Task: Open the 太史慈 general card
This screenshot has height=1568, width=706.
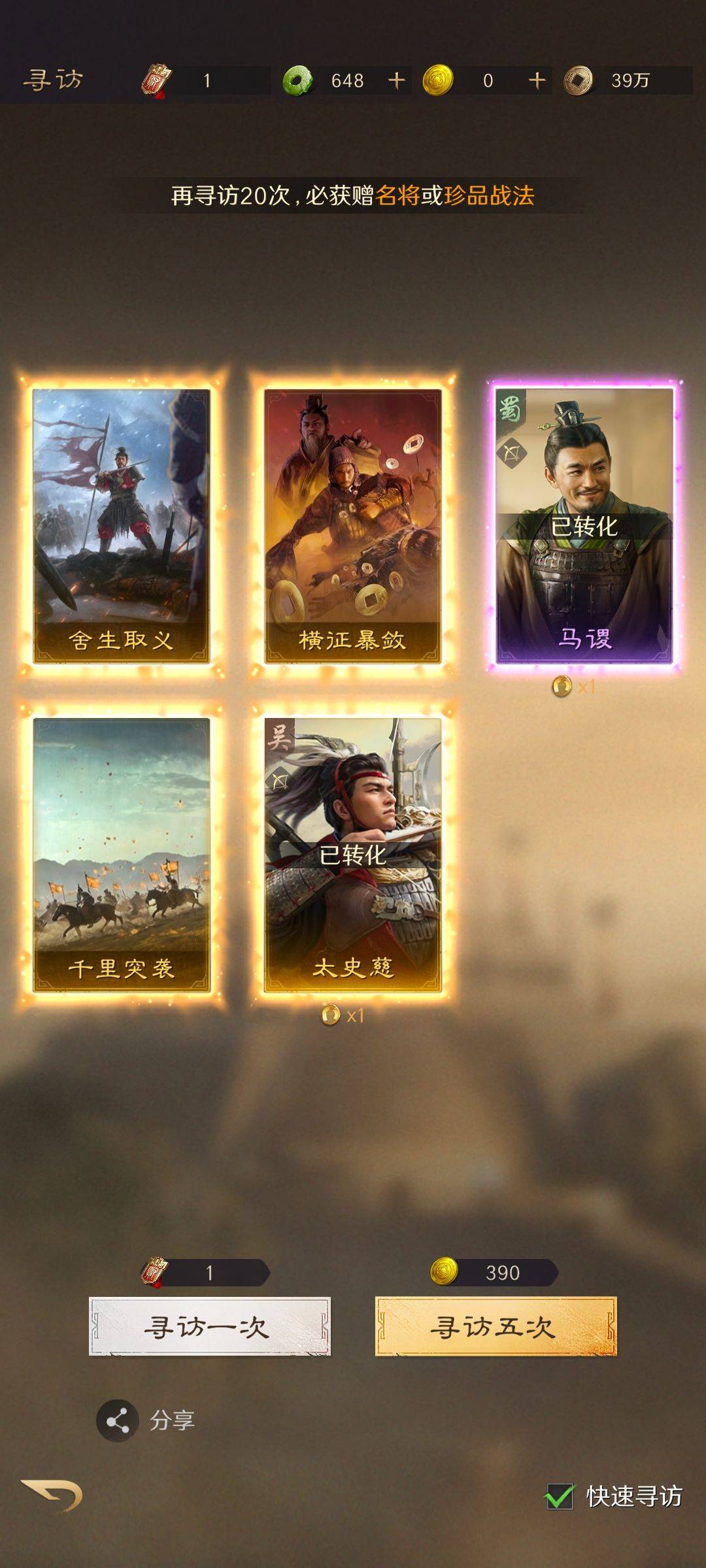Action: pyautogui.click(x=352, y=855)
